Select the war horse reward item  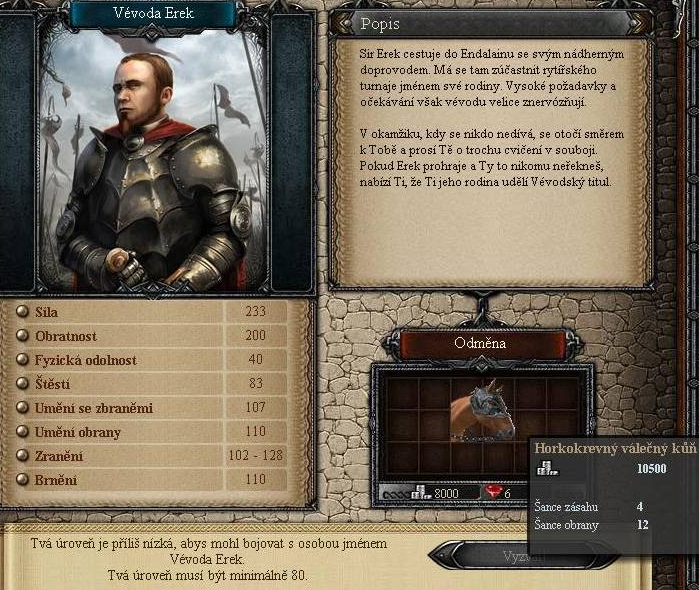[x=482, y=410]
